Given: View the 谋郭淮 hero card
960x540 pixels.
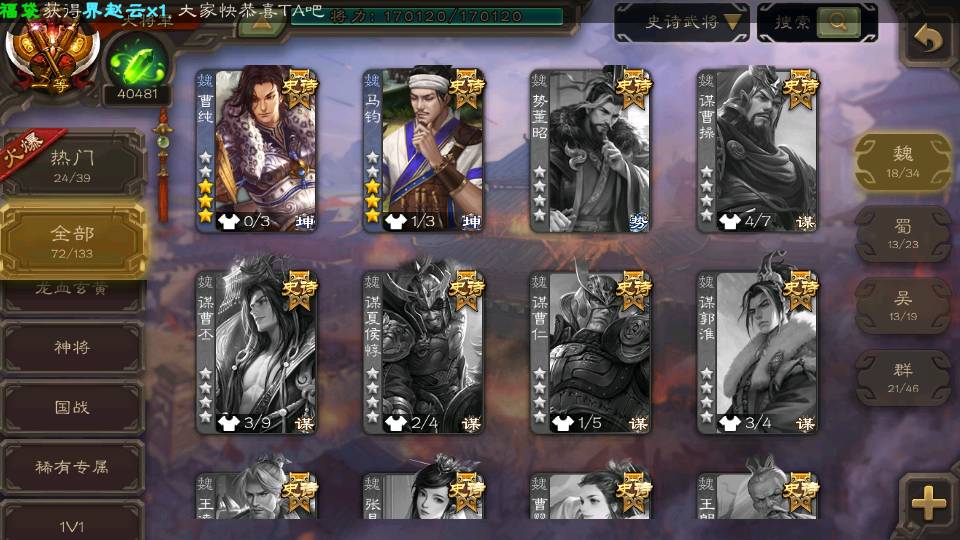Looking at the screenshot, I should 757,352.
